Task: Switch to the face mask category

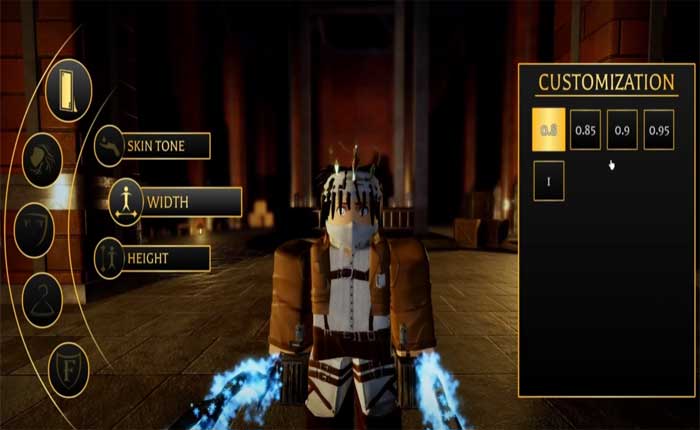Action: pyautogui.click(x=36, y=227)
